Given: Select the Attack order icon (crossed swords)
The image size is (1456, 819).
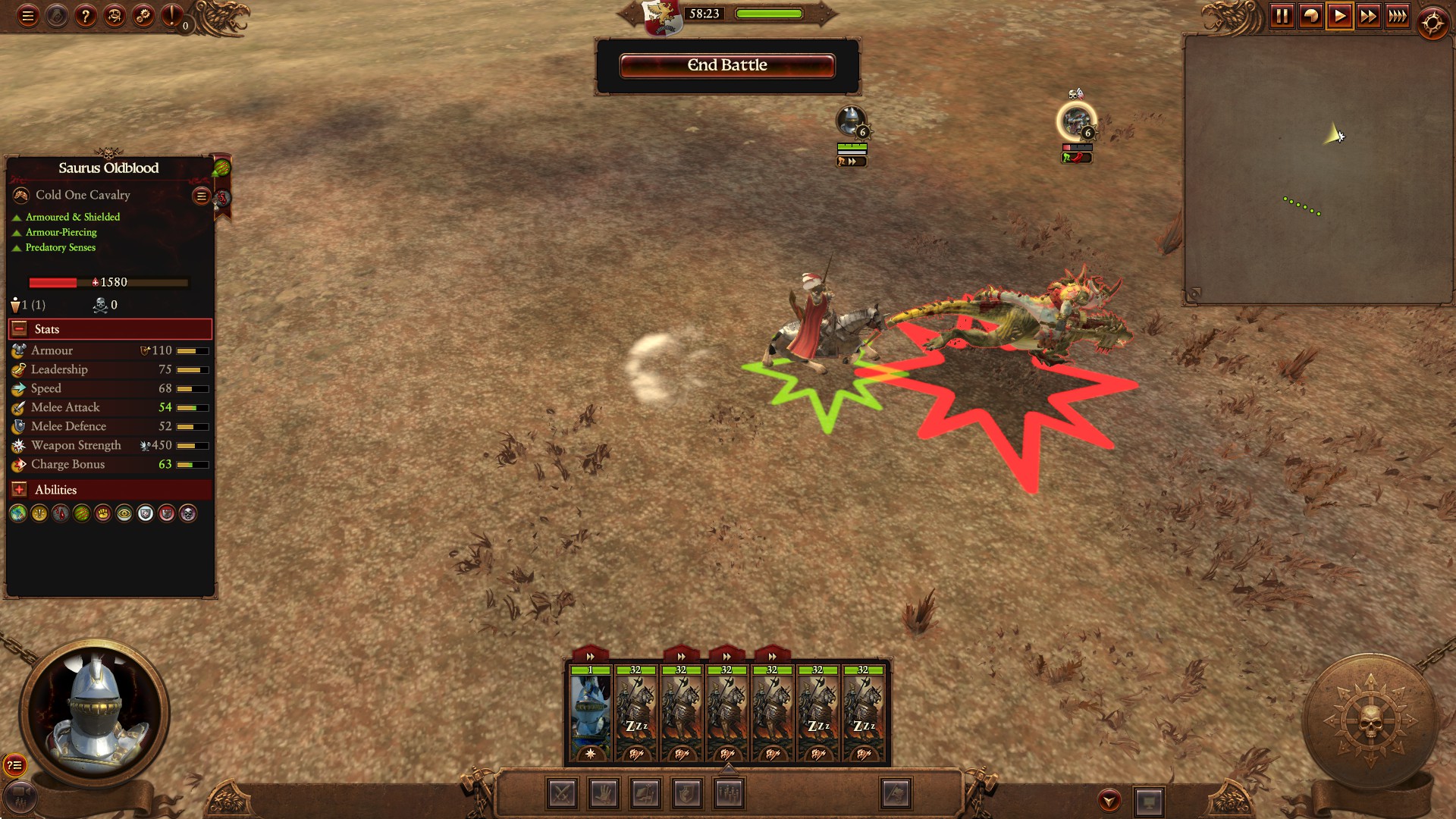Looking at the screenshot, I should pos(562,794).
